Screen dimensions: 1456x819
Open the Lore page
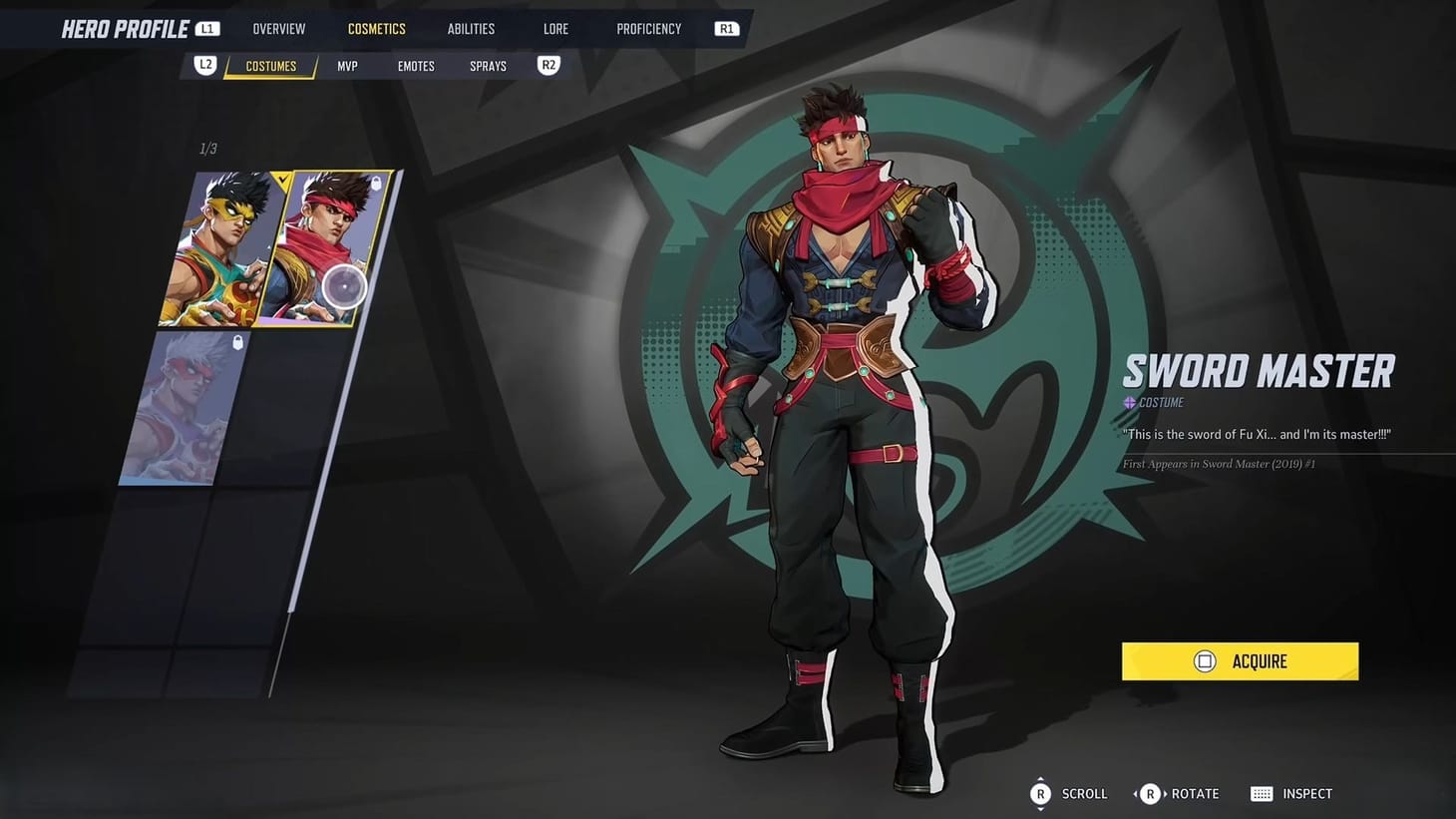click(x=554, y=28)
